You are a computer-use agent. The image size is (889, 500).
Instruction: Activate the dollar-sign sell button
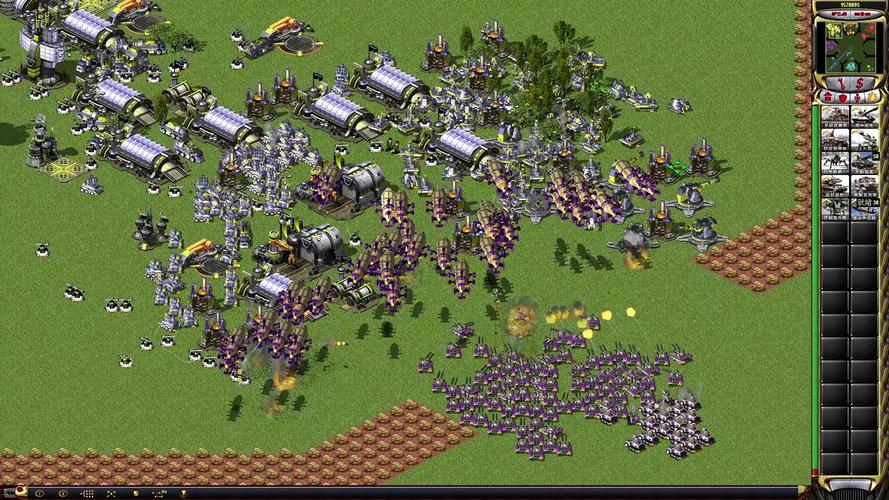click(x=860, y=82)
